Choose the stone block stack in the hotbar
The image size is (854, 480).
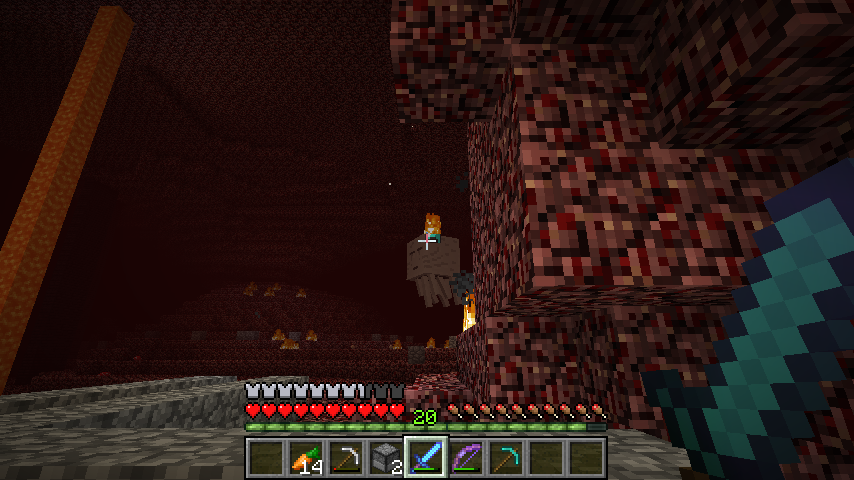point(384,458)
